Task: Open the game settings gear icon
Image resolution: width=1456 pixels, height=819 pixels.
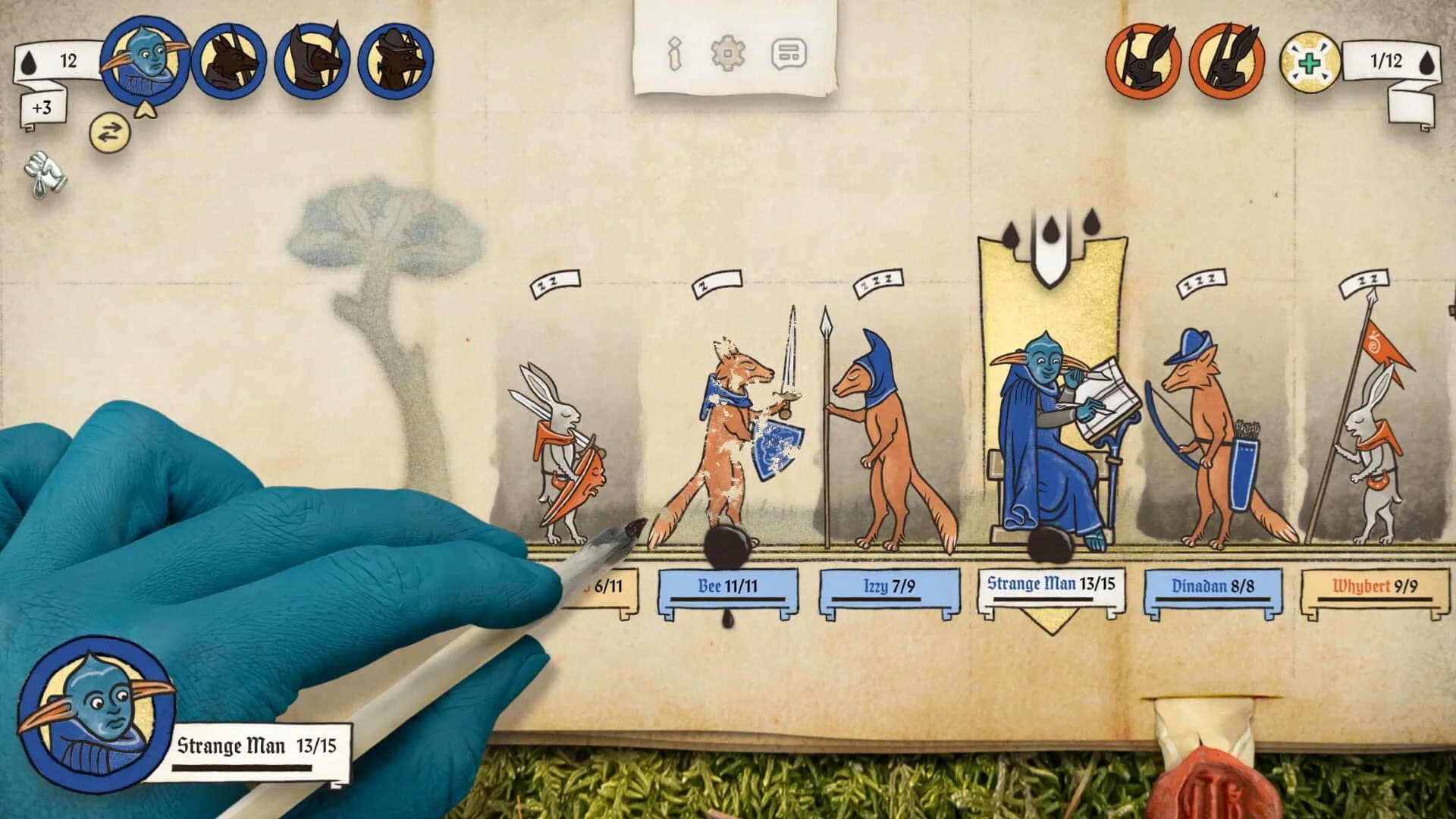Action: coord(726,54)
